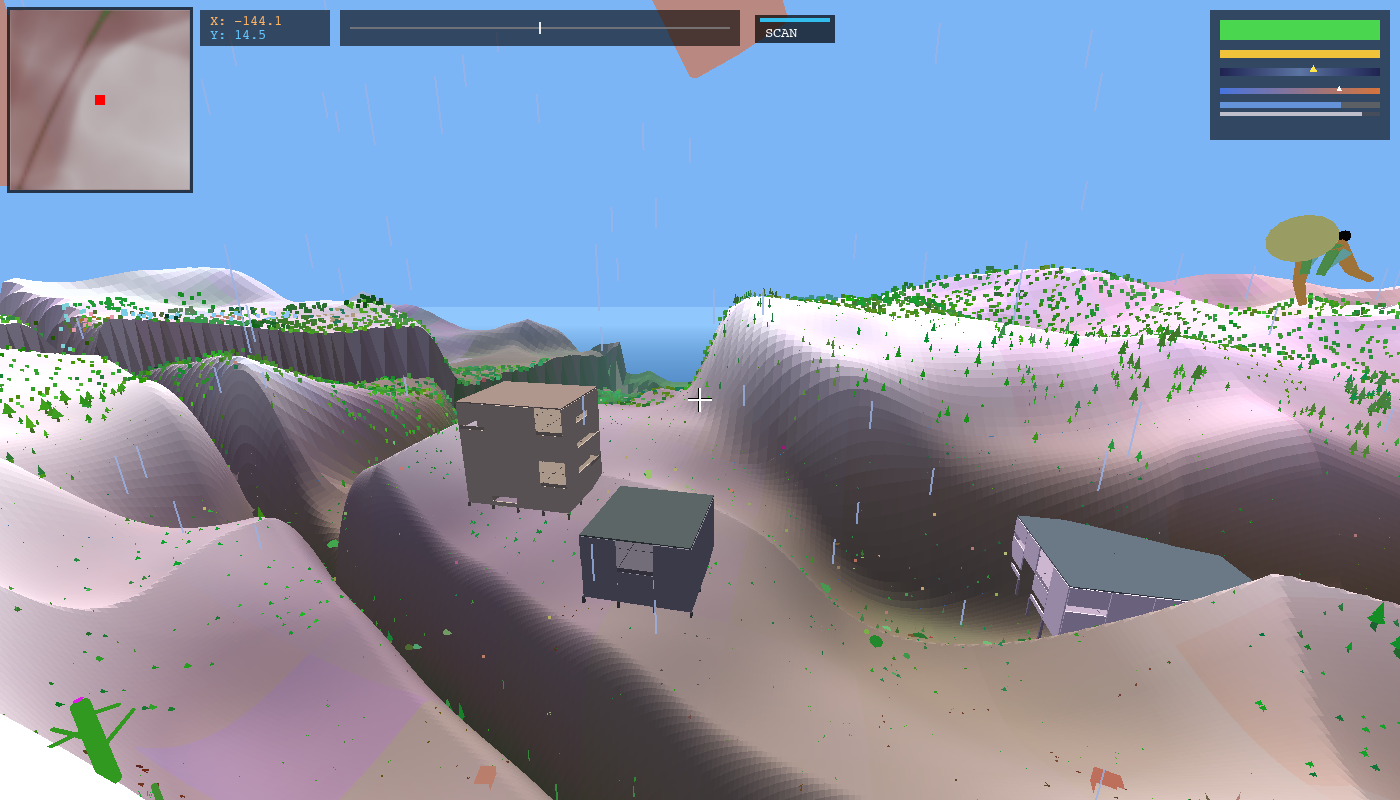Screen dimensions: 1400x800
Task: Click the compass needle on the top slider bar
Action: (539, 28)
